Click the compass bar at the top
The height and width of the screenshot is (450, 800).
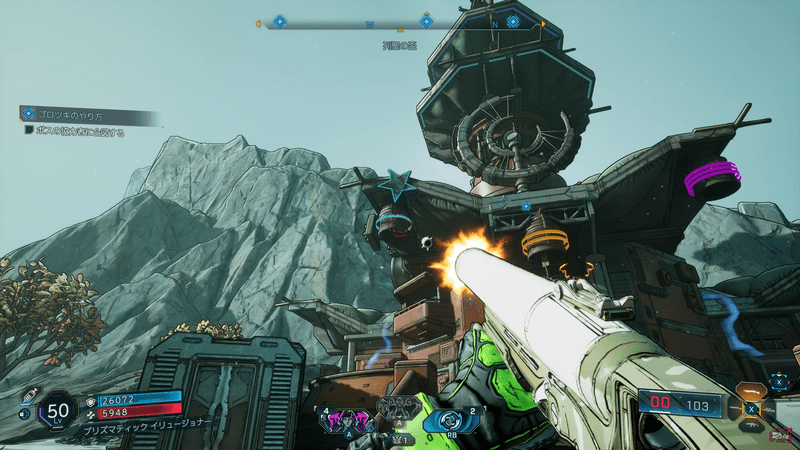[x=400, y=22]
